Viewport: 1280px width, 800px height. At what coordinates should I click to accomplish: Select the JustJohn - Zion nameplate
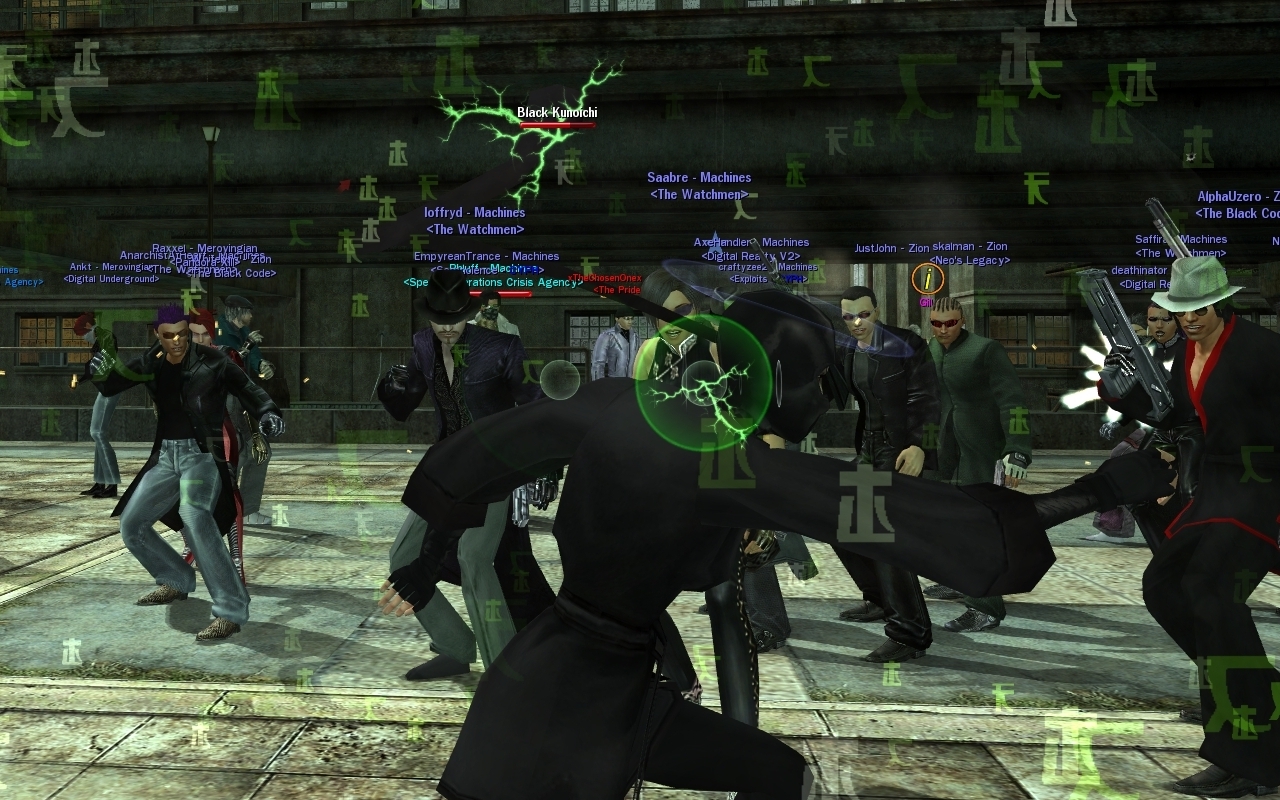coord(891,248)
